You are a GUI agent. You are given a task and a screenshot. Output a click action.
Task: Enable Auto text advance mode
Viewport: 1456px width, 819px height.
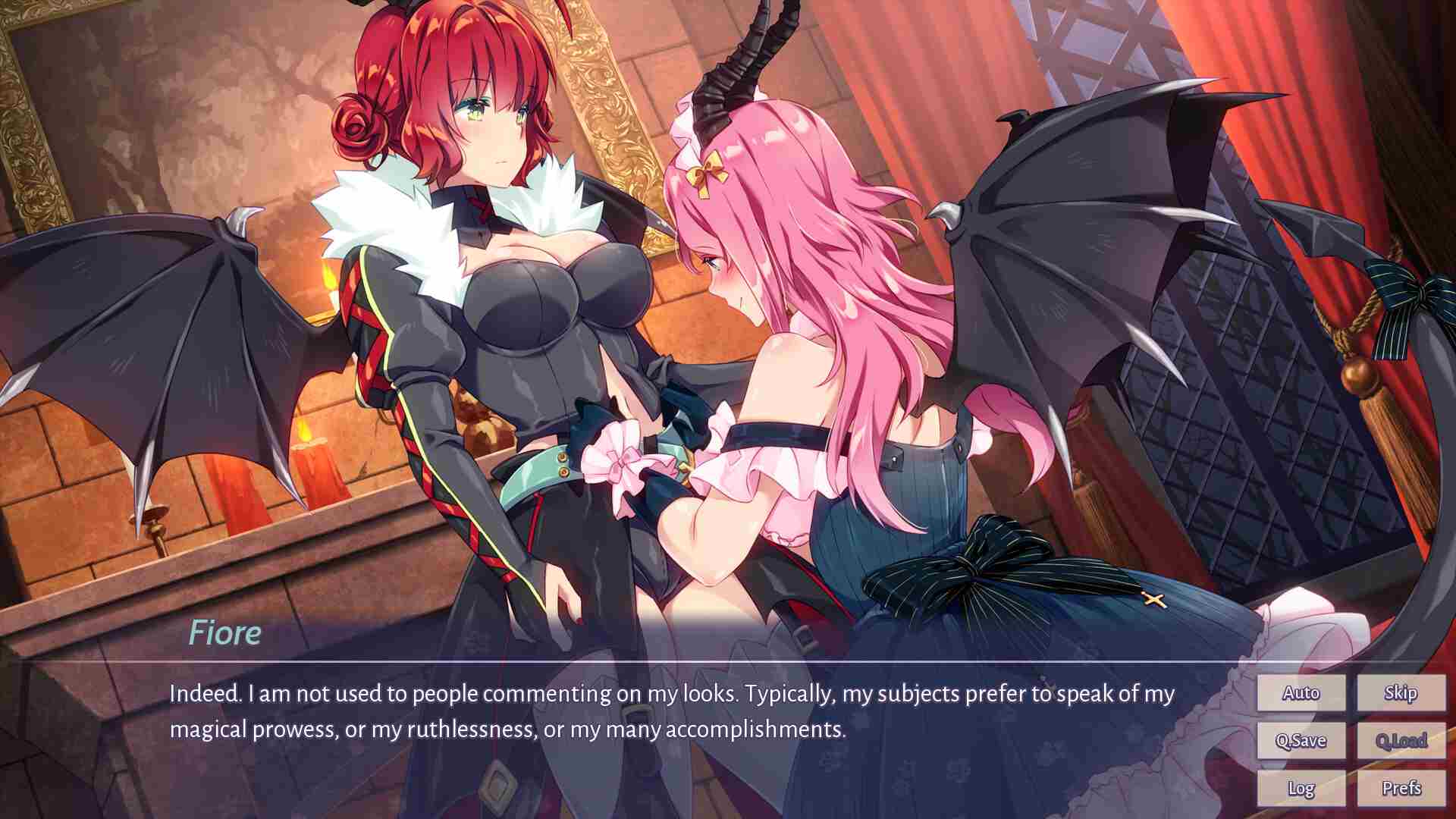click(1301, 692)
